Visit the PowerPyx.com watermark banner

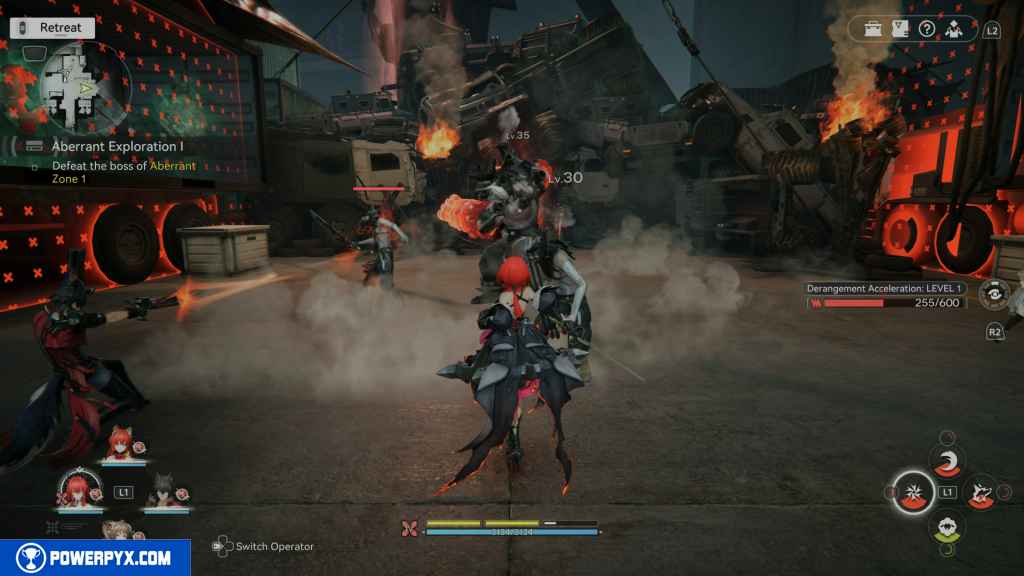pyautogui.click(x=95, y=558)
